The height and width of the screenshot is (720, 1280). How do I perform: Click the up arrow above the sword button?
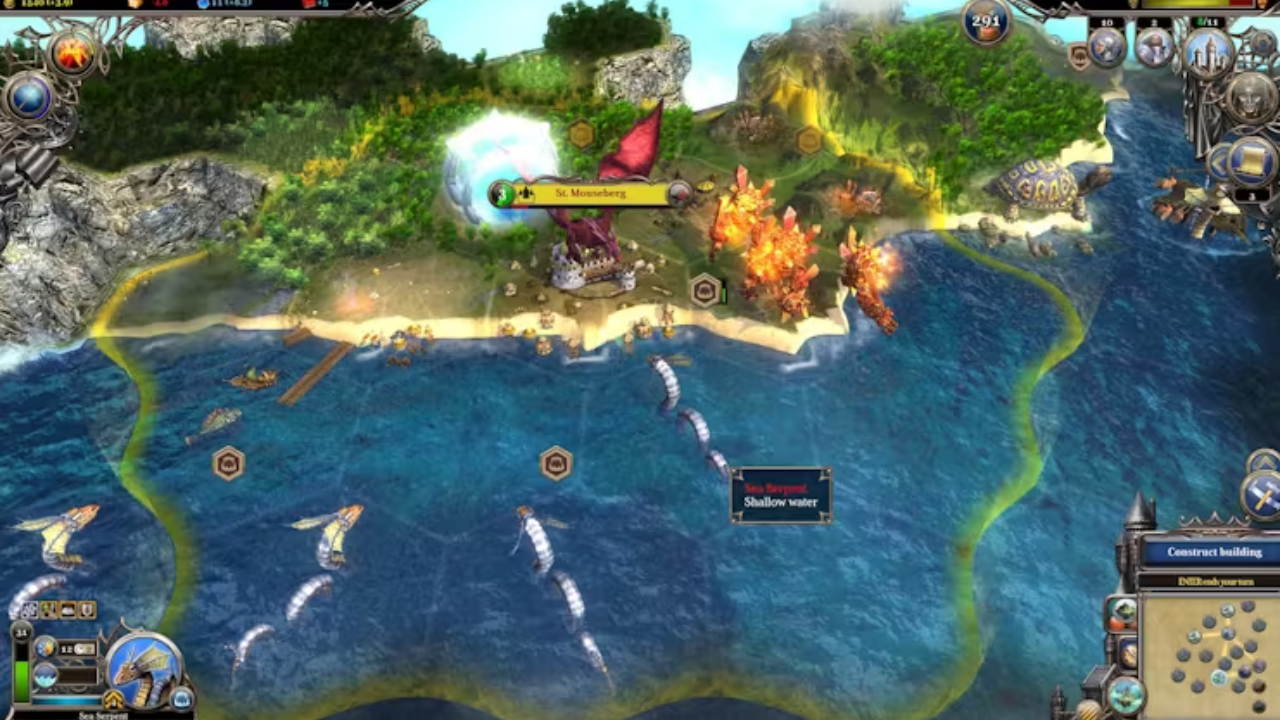point(1262,461)
